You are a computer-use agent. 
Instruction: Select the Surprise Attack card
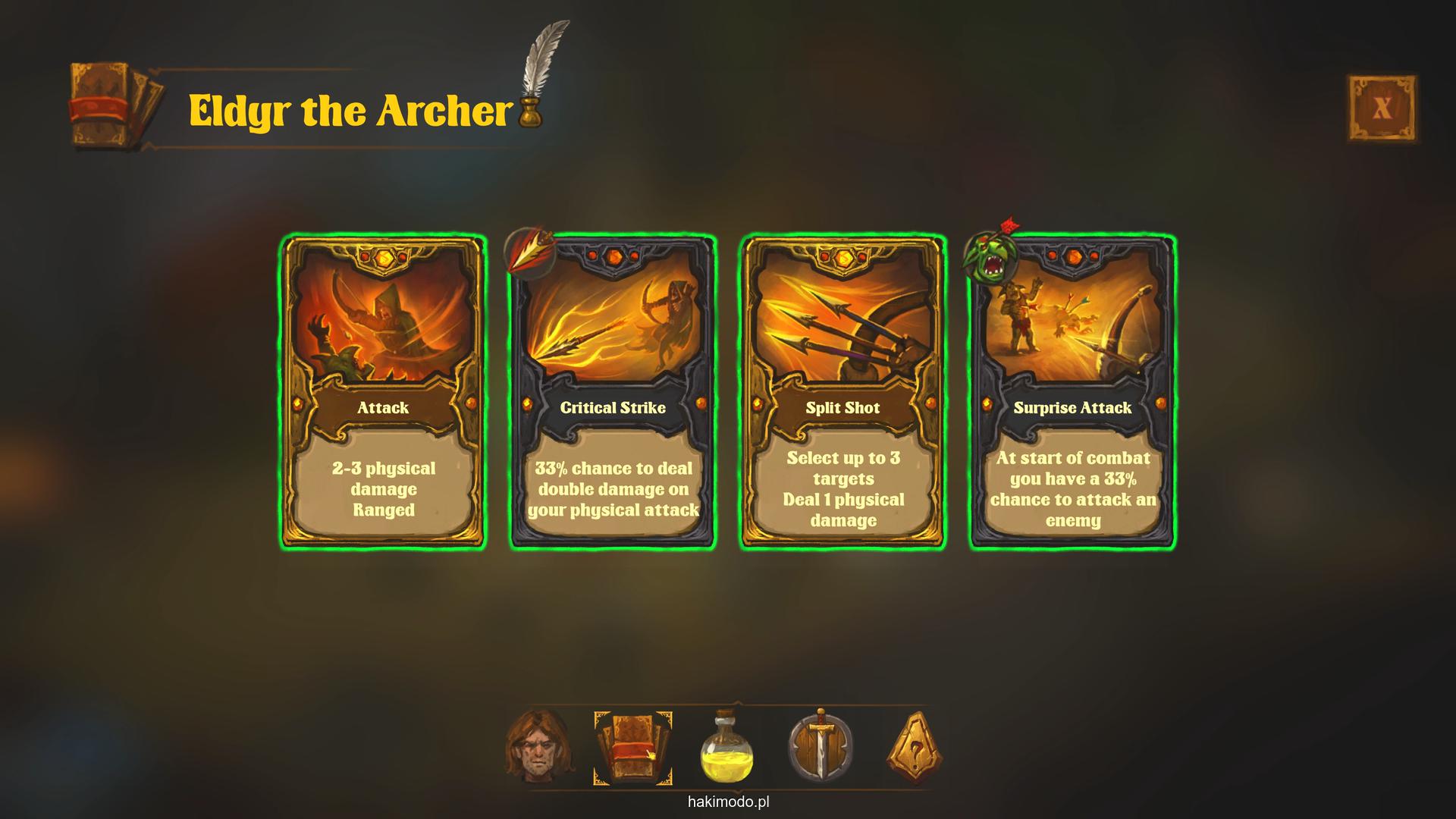click(1072, 392)
